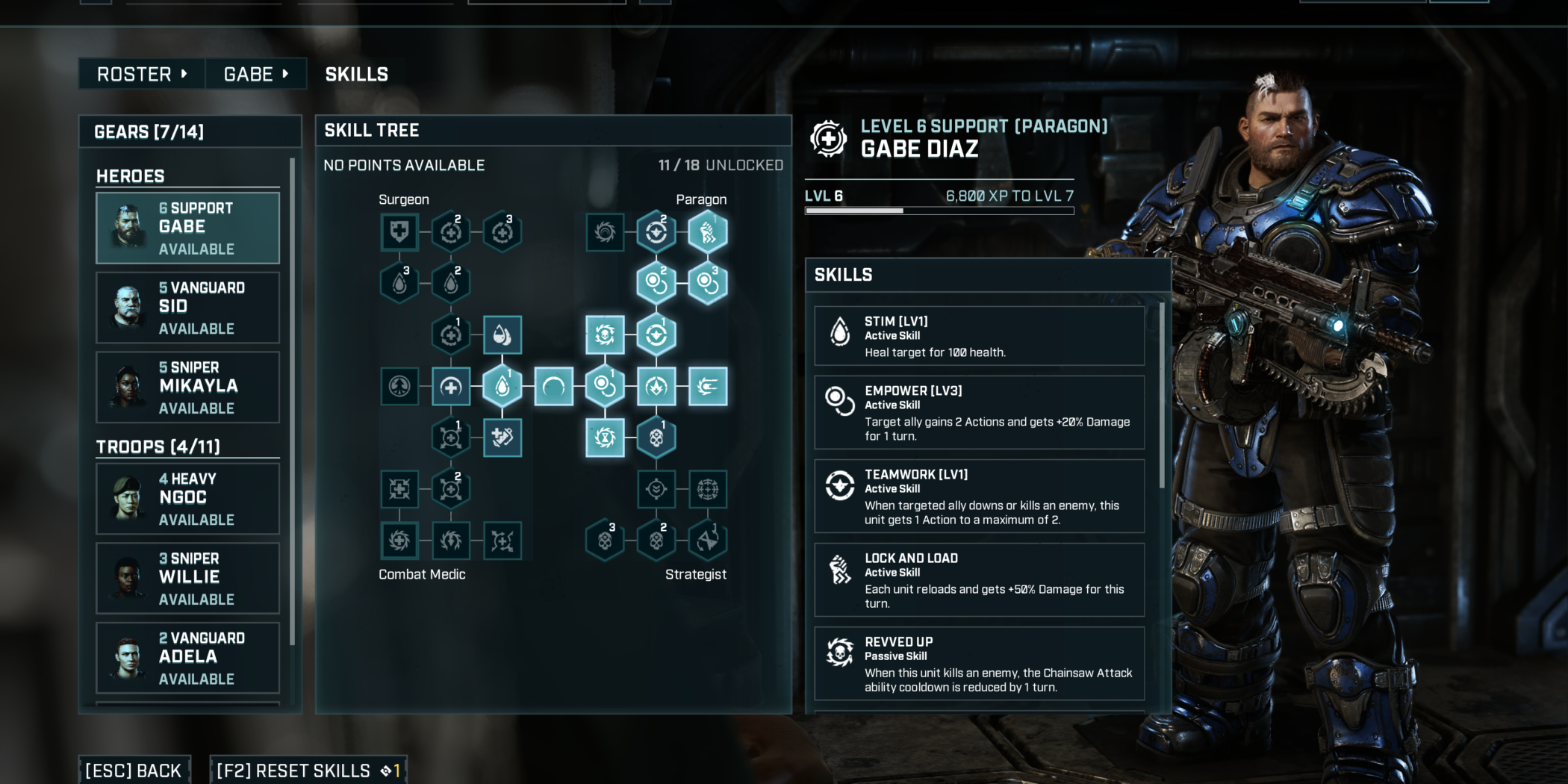Viewport: 1568px width, 784px height.
Task: Choose Sid the Vanguard from heroes
Action: (x=187, y=308)
